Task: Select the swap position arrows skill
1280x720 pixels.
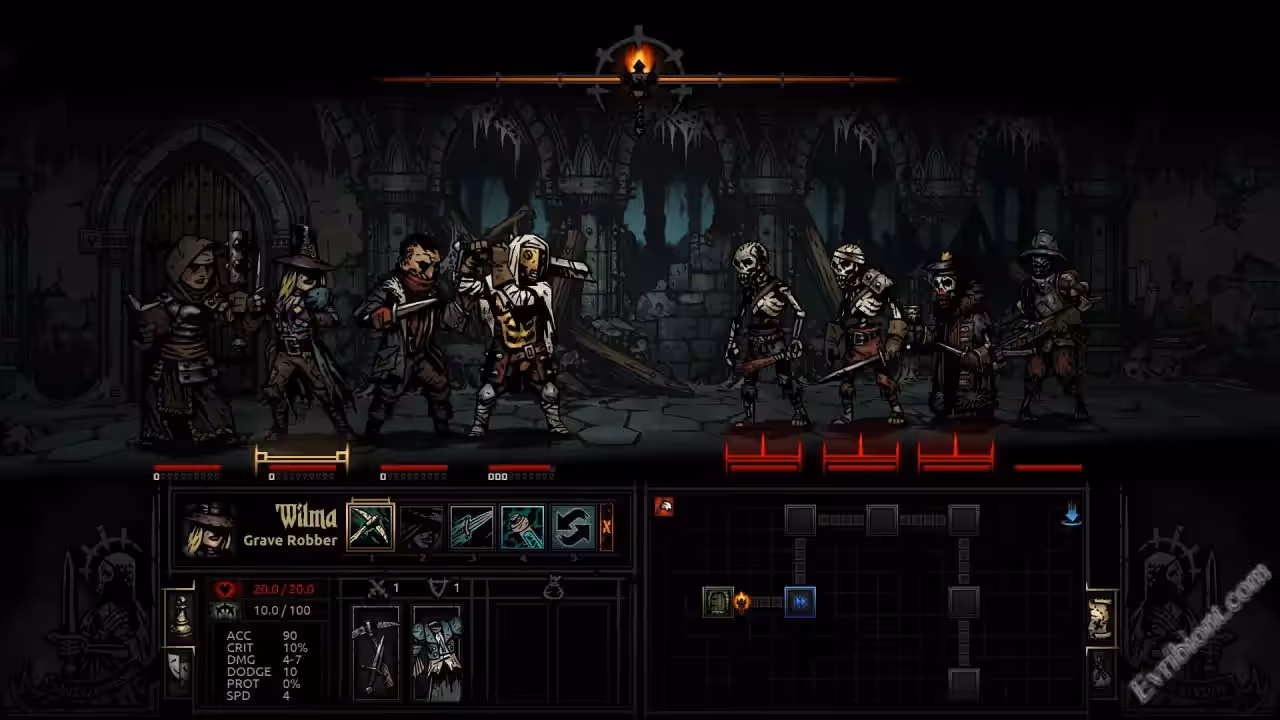Action: (x=574, y=526)
